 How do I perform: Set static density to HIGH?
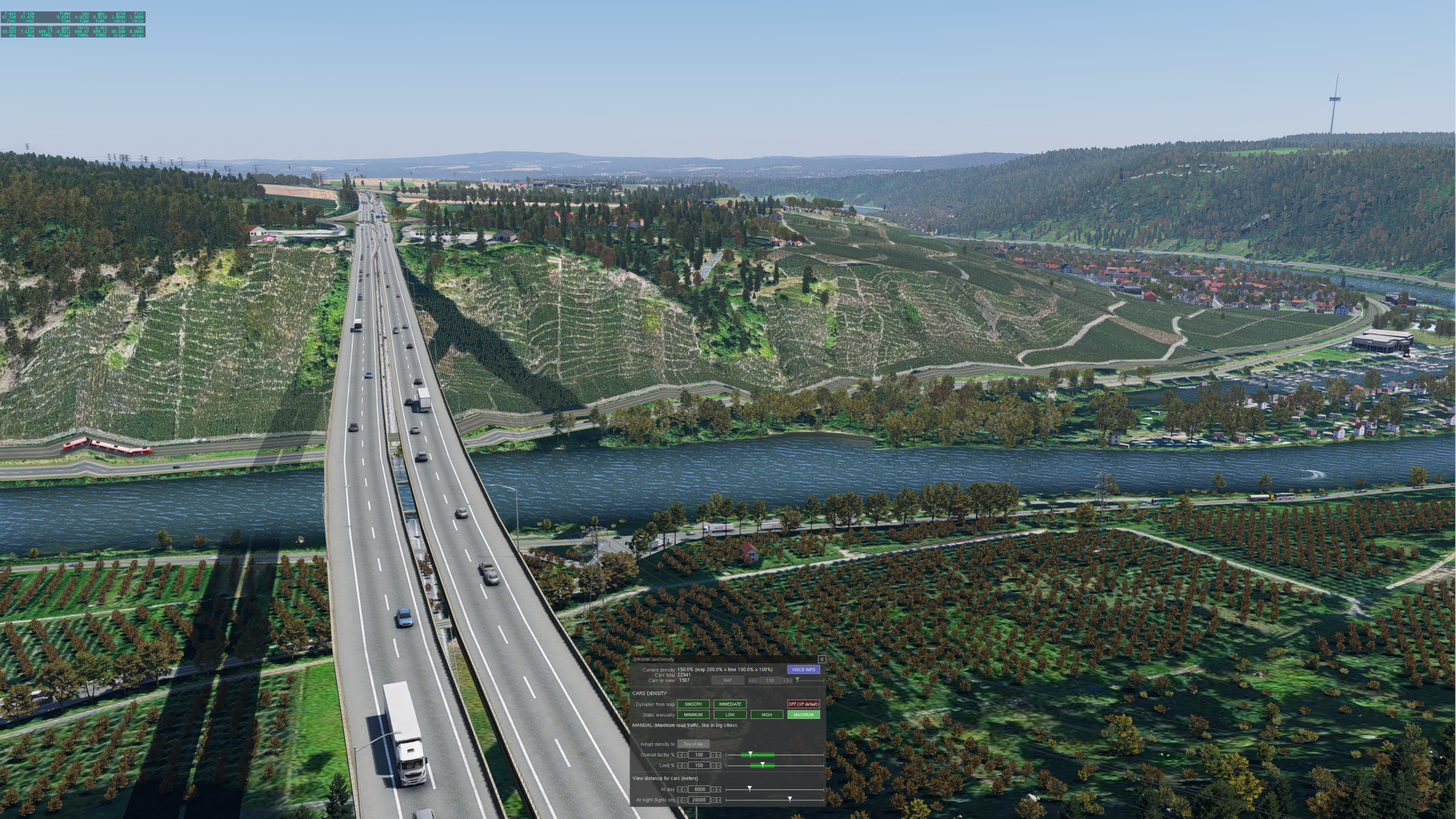click(767, 715)
